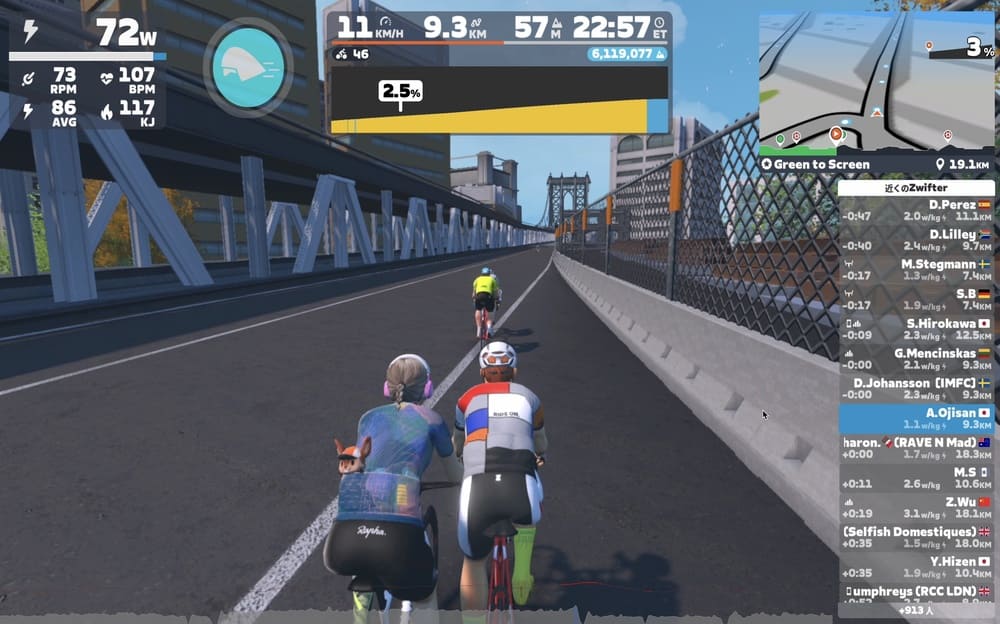This screenshot has height=624, width=1000.
Task: Click the elevation profile graph
Action: 499,99
